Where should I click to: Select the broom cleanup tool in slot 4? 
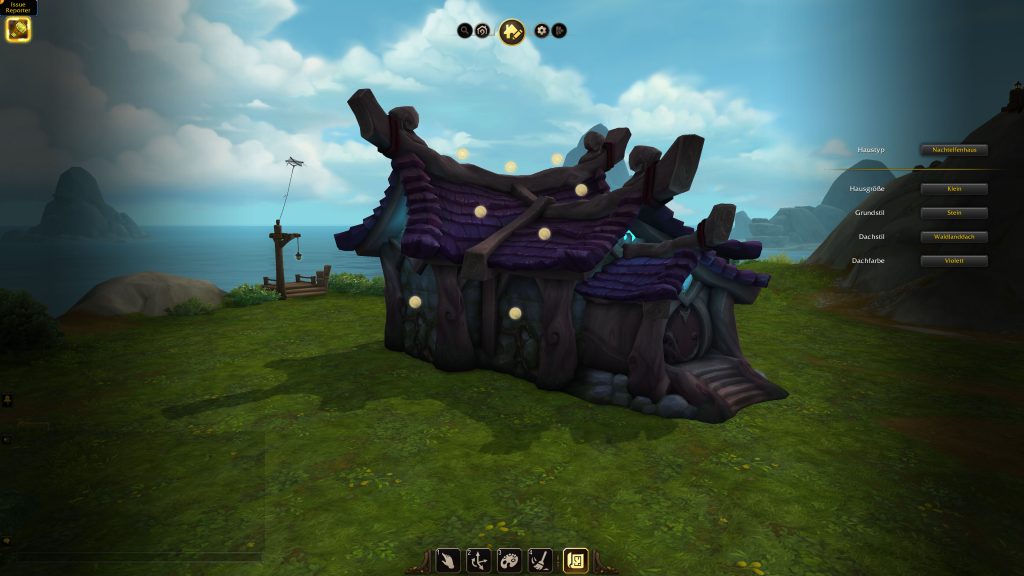pos(540,560)
